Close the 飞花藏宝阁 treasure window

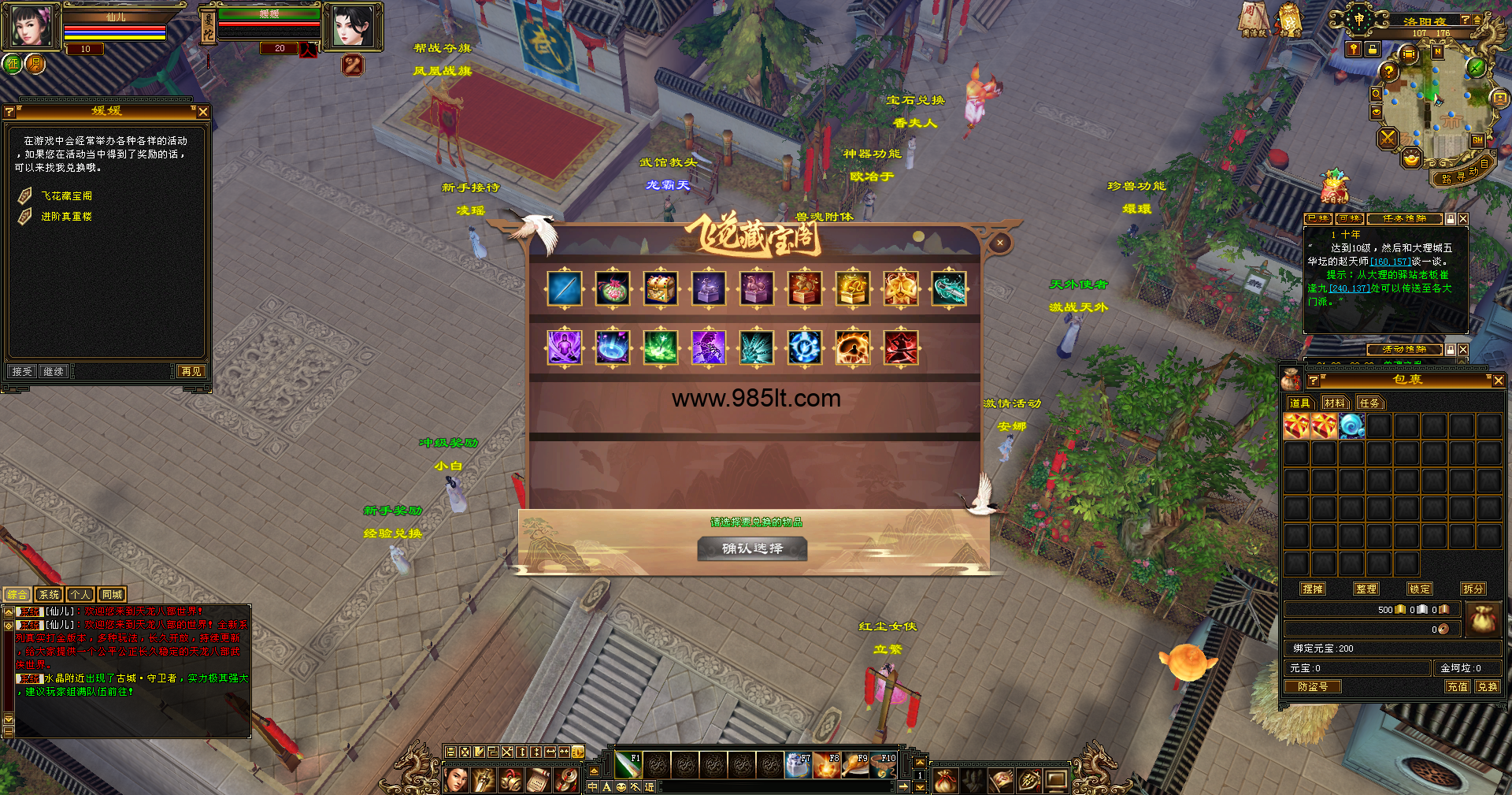(x=999, y=243)
